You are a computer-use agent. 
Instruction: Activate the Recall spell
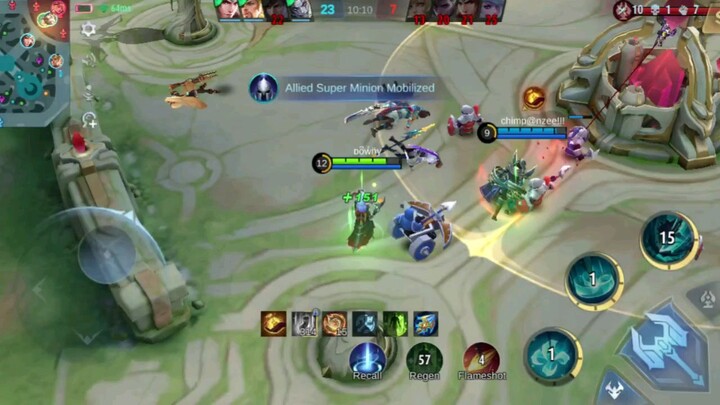coord(368,358)
